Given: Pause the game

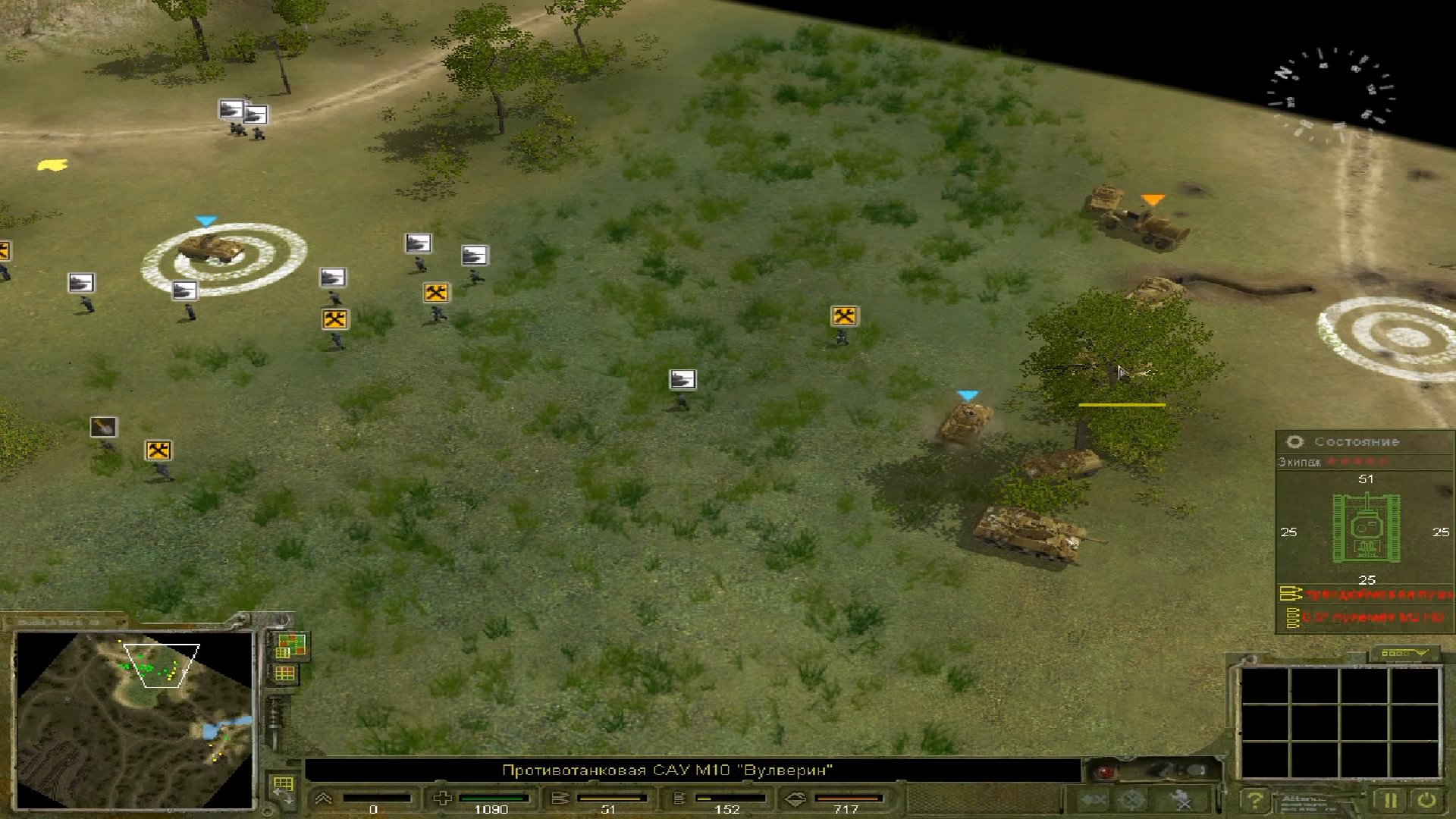Looking at the screenshot, I should [1390, 800].
